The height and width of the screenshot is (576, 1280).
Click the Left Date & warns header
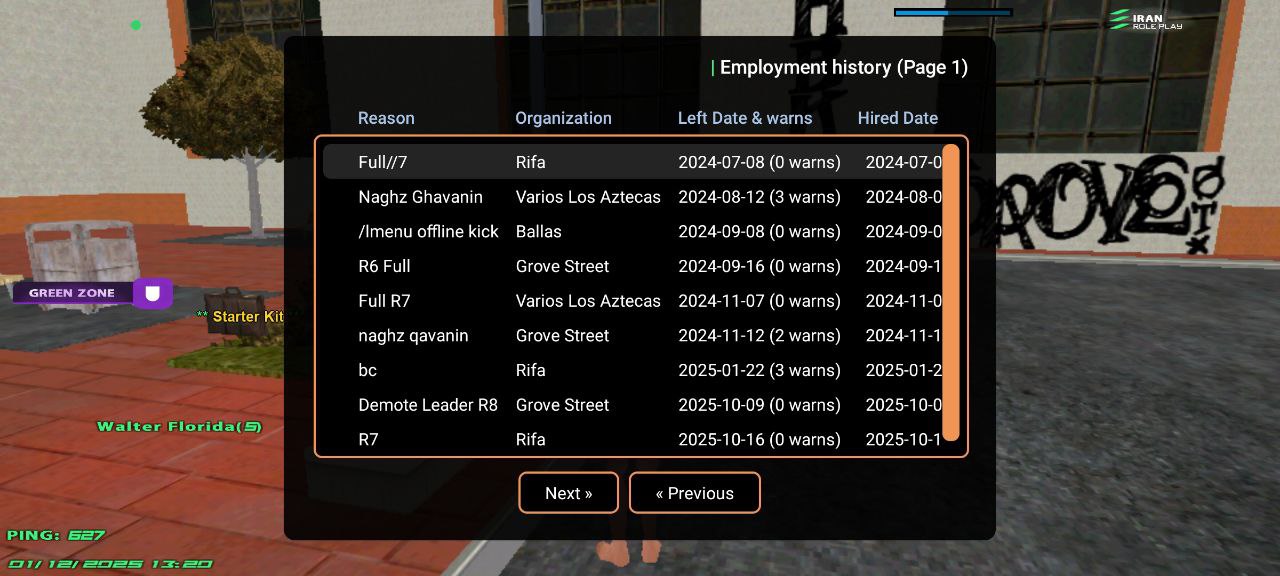pyautogui.click(x=745, y=118)
